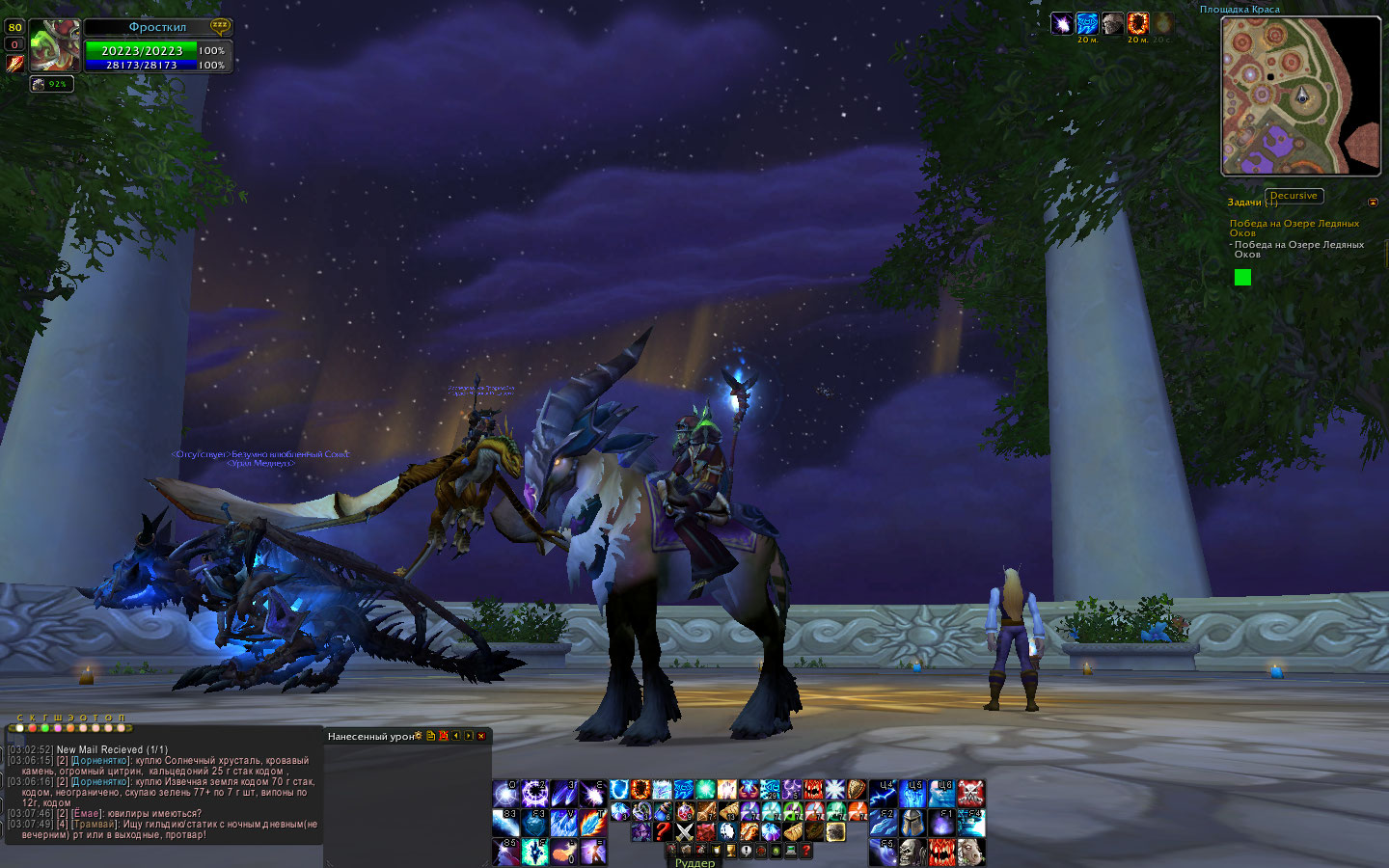Click the green square addon indicator
The width and height of the screenshot is (1389, 868).
[x=1242, y=278]
